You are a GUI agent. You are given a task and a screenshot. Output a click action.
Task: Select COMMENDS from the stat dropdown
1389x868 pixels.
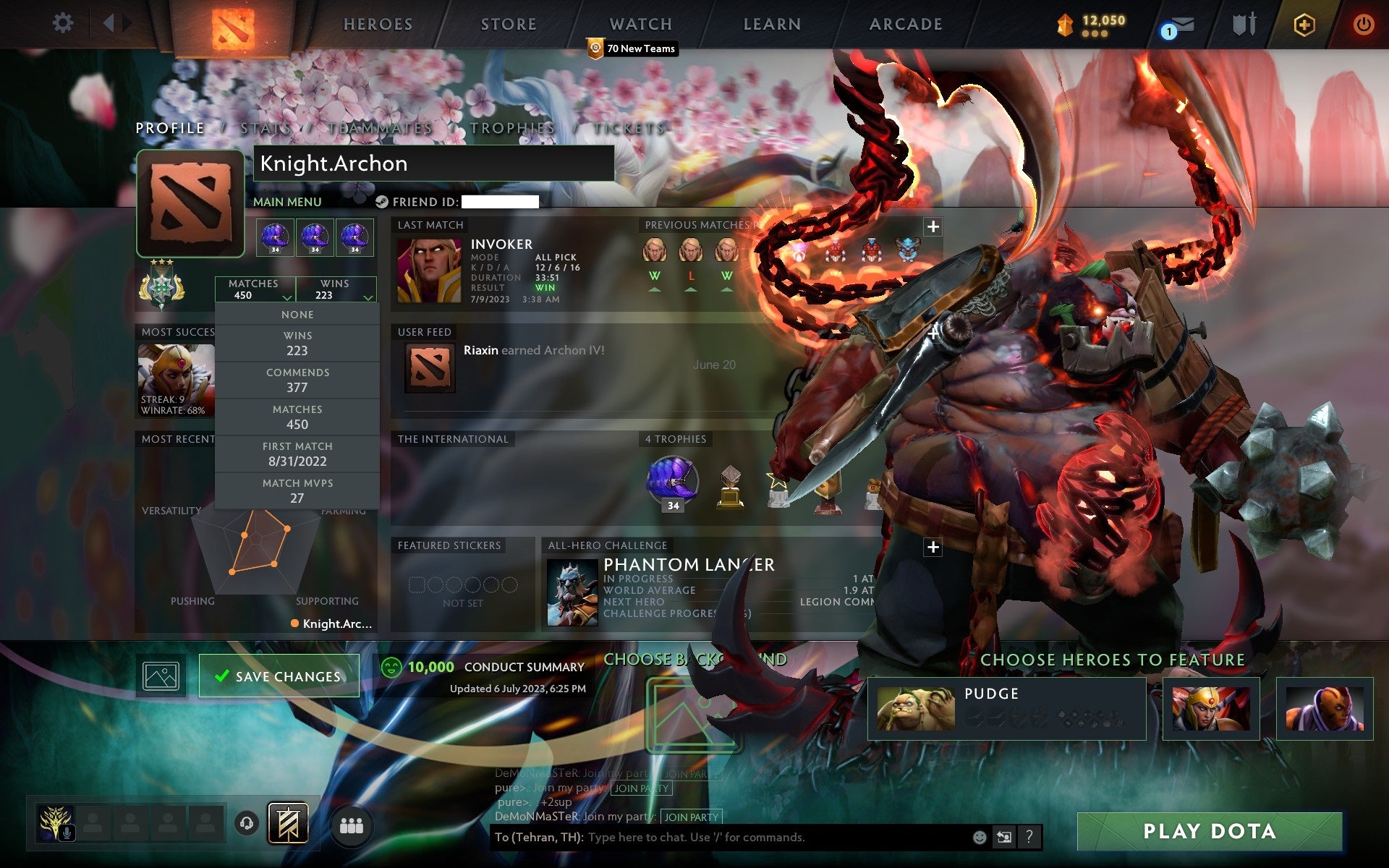(x=298, y=380)
